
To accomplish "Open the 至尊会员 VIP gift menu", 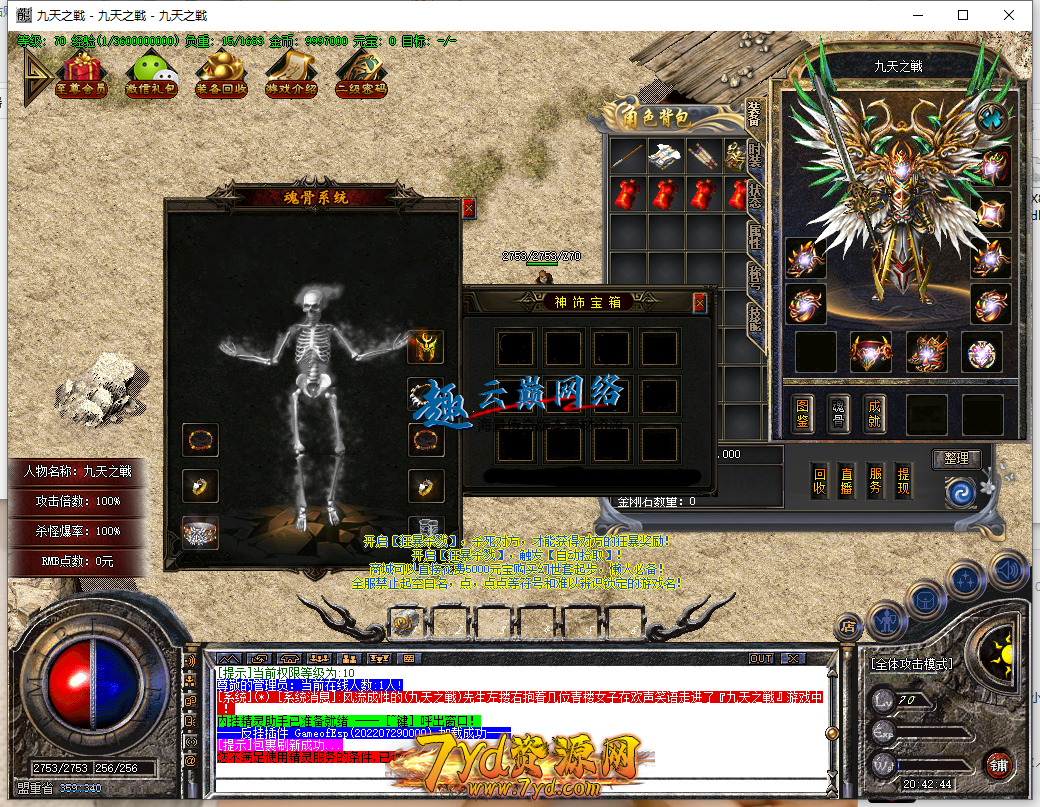I will point(82,76).
